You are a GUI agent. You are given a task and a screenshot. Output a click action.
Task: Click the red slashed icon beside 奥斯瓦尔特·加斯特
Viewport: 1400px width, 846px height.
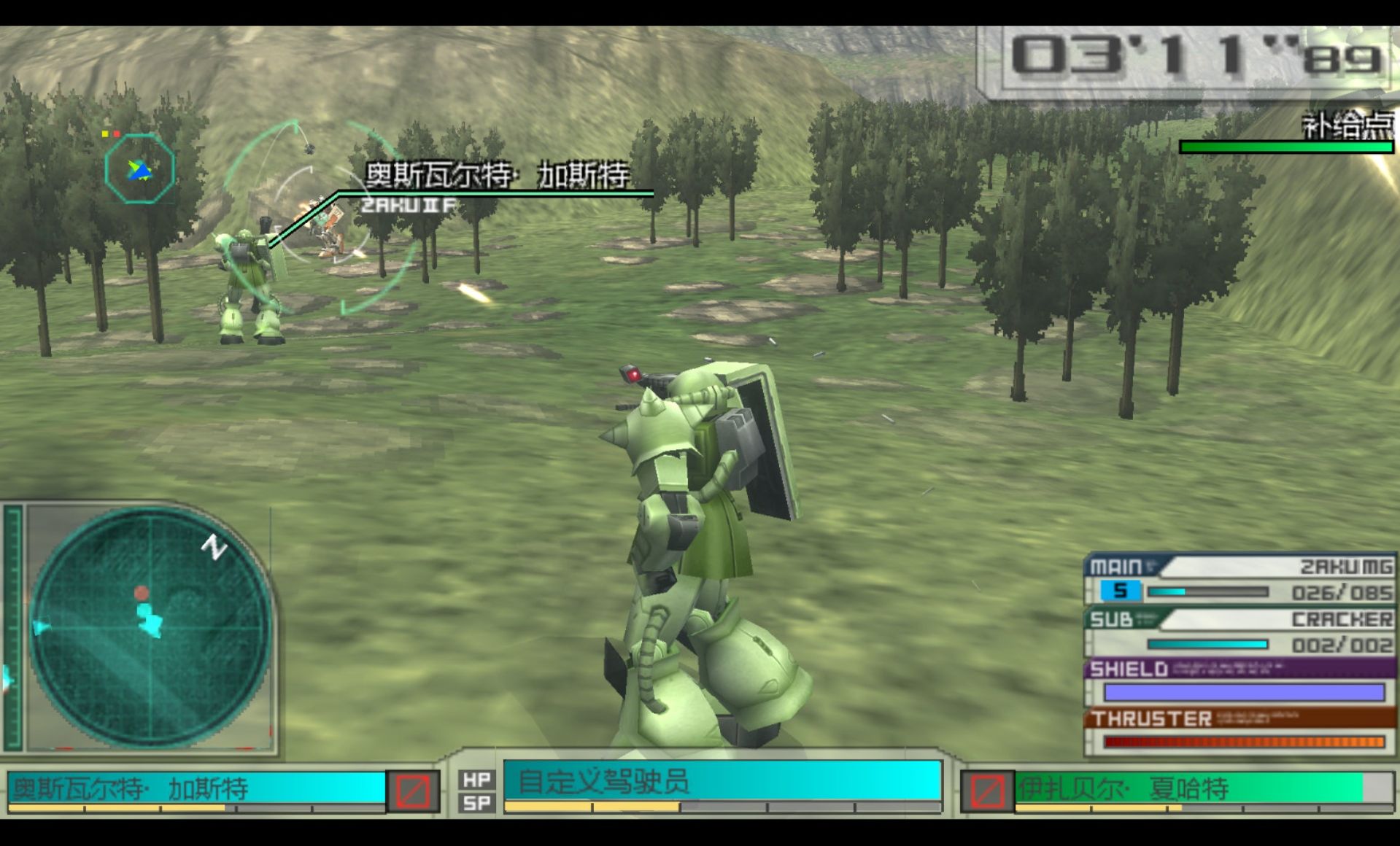pyautogui.click(x=413, y=791)
